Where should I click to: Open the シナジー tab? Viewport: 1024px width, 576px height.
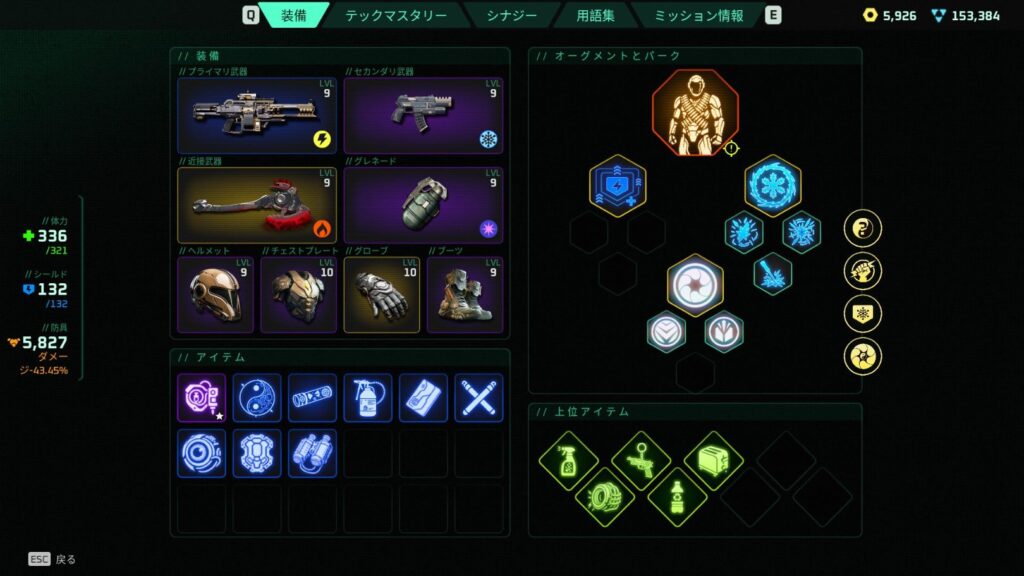[511, 15]
